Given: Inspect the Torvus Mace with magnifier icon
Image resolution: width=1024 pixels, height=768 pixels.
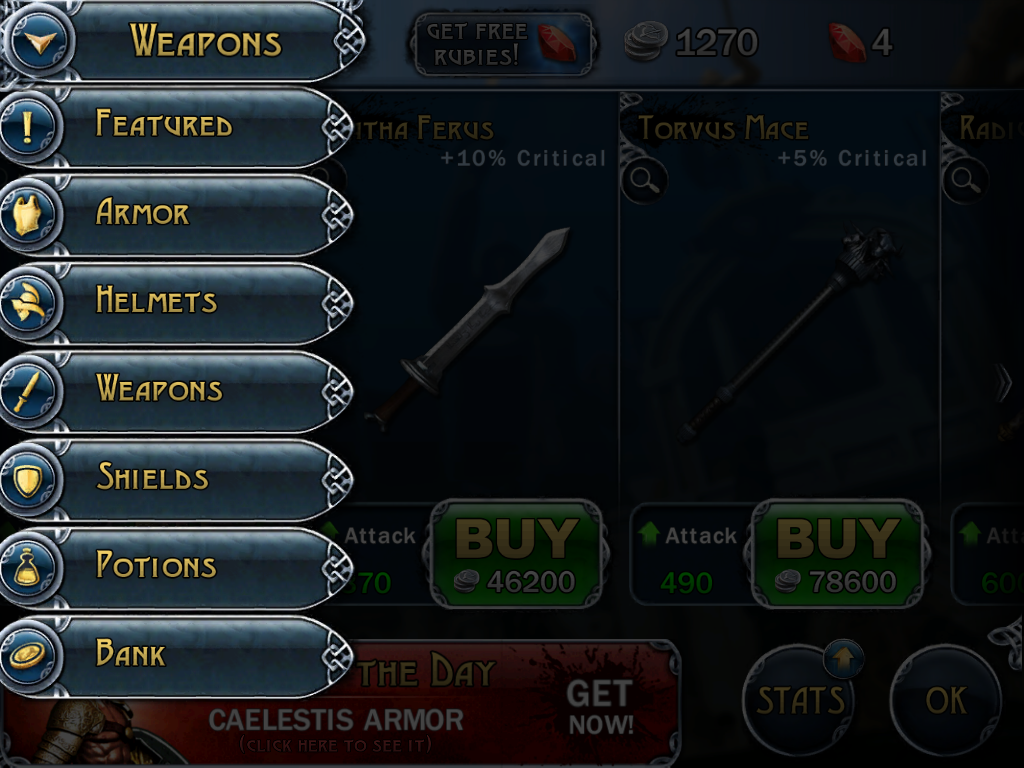Looking at the screenshot, I should 644,181.
